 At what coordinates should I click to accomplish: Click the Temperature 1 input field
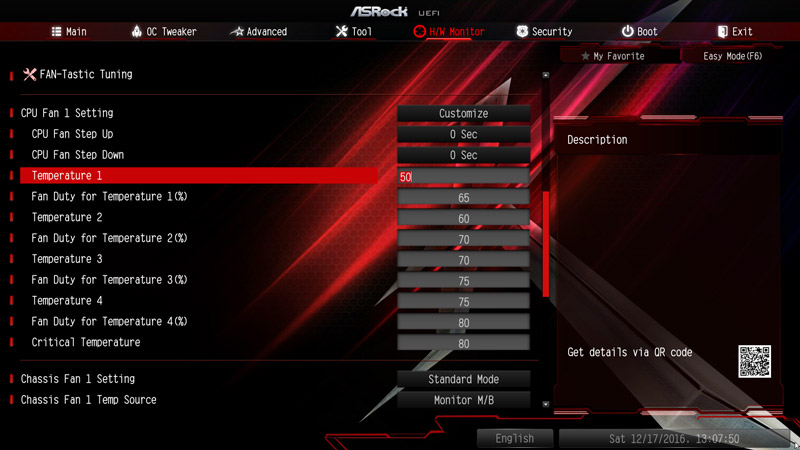click(x=463, y=177)
